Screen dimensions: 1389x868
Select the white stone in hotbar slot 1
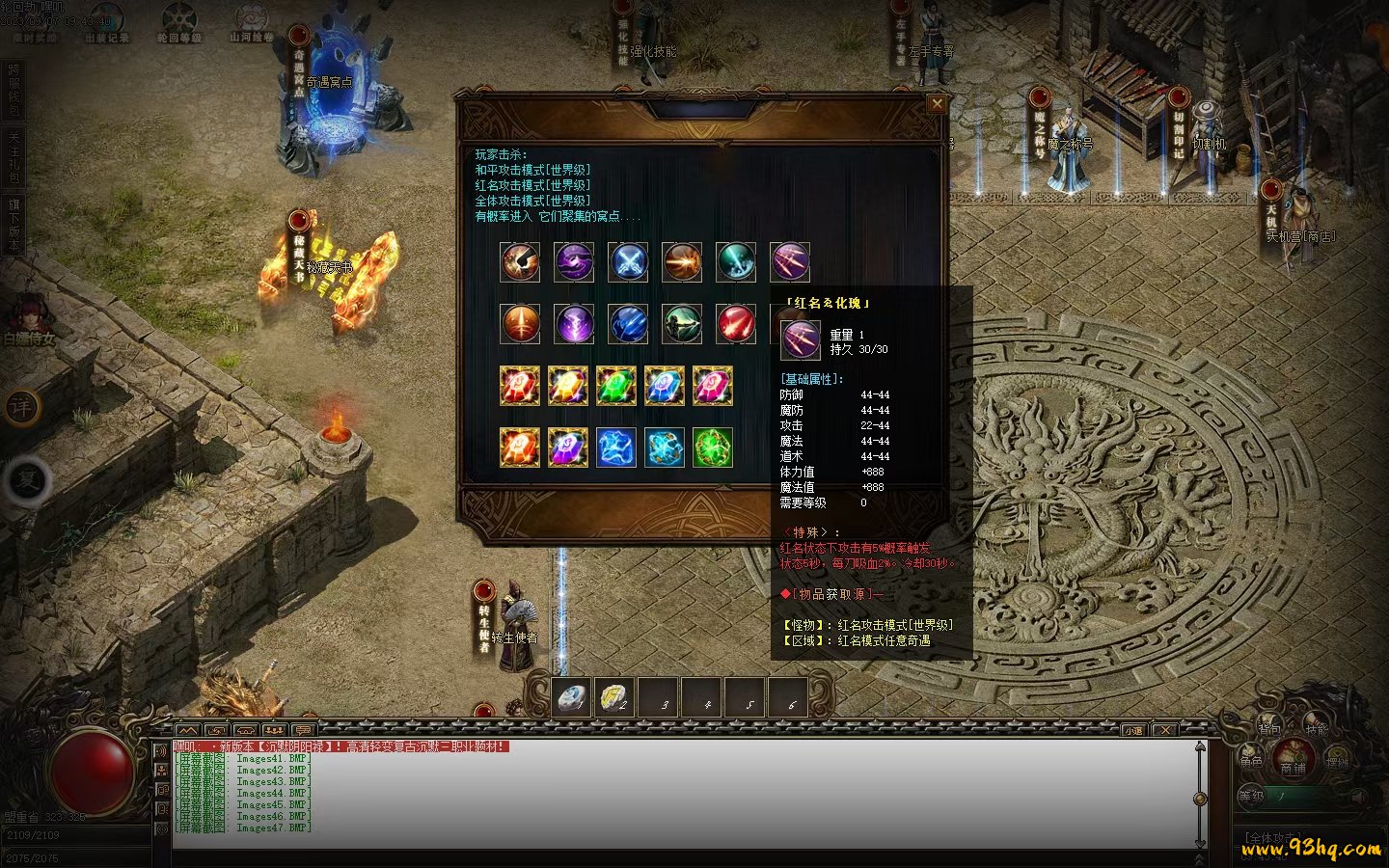[x=574, y=696]
